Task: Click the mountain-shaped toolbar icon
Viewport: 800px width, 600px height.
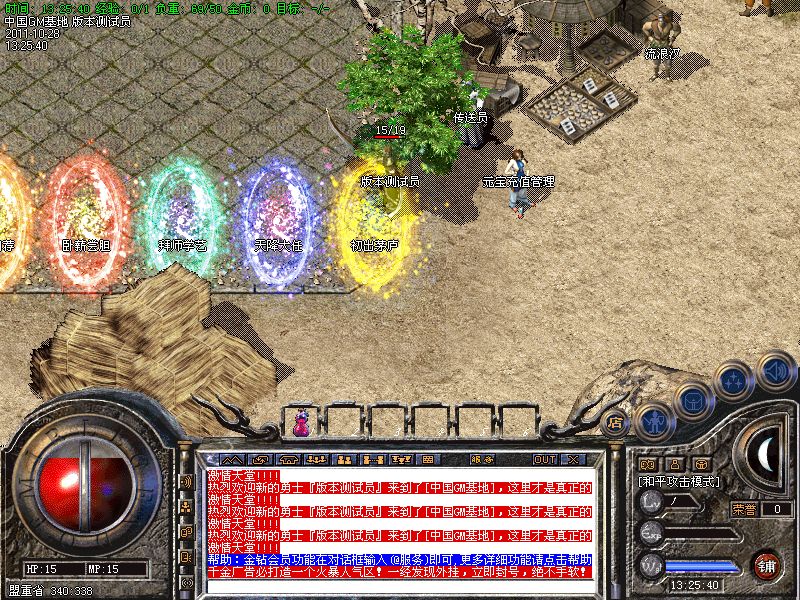Action: click(232, 459)
